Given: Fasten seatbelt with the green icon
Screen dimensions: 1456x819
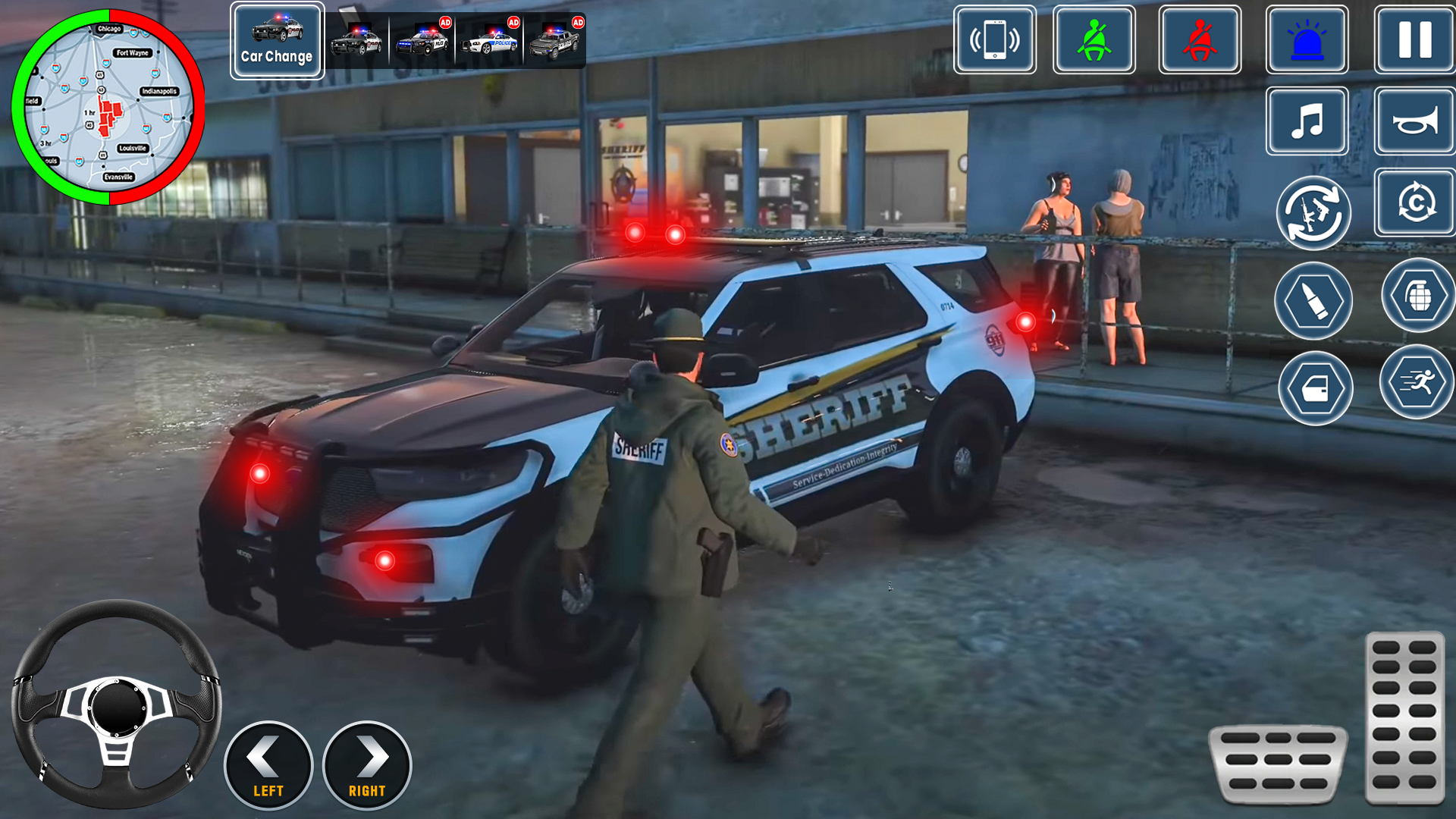Looking at the screenshot, I should pyautogui.click(x=1095, y=41).
